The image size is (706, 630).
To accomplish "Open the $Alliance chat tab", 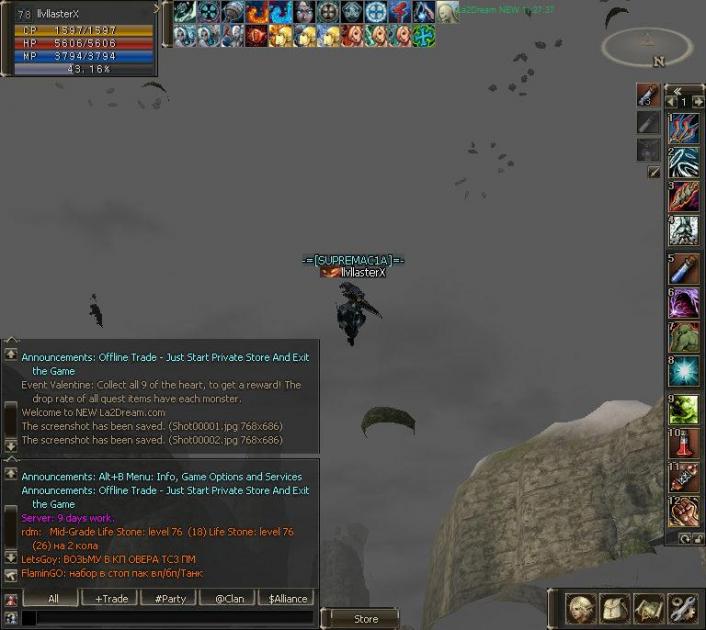I will point(288,598).
